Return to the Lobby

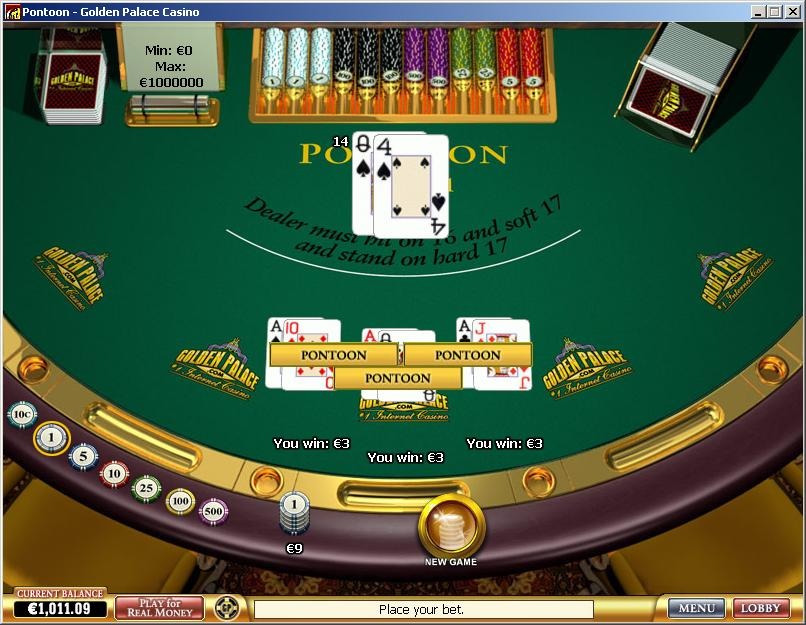tap(761, 608)
